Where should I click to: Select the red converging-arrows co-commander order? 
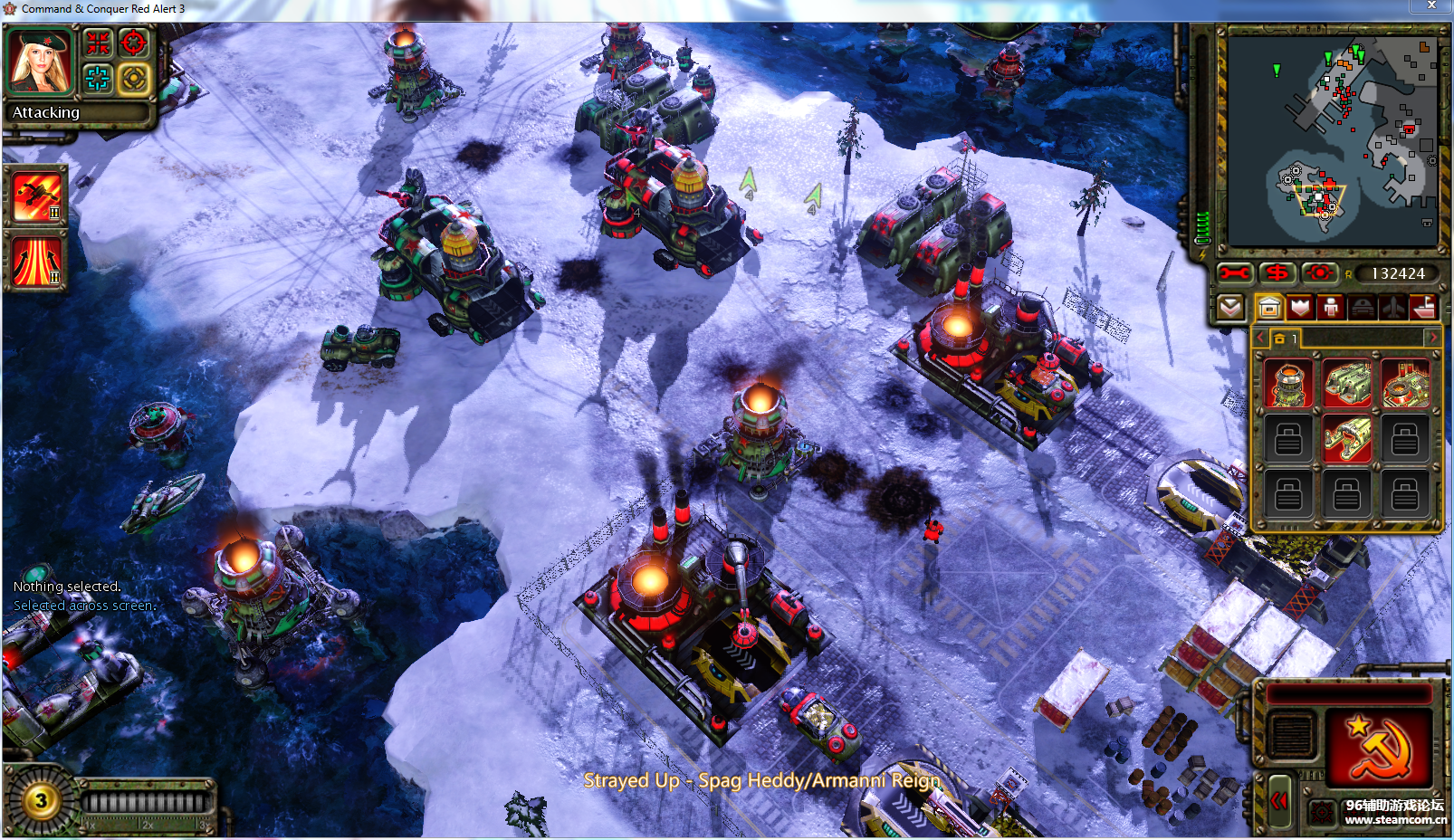click(98, 43)
